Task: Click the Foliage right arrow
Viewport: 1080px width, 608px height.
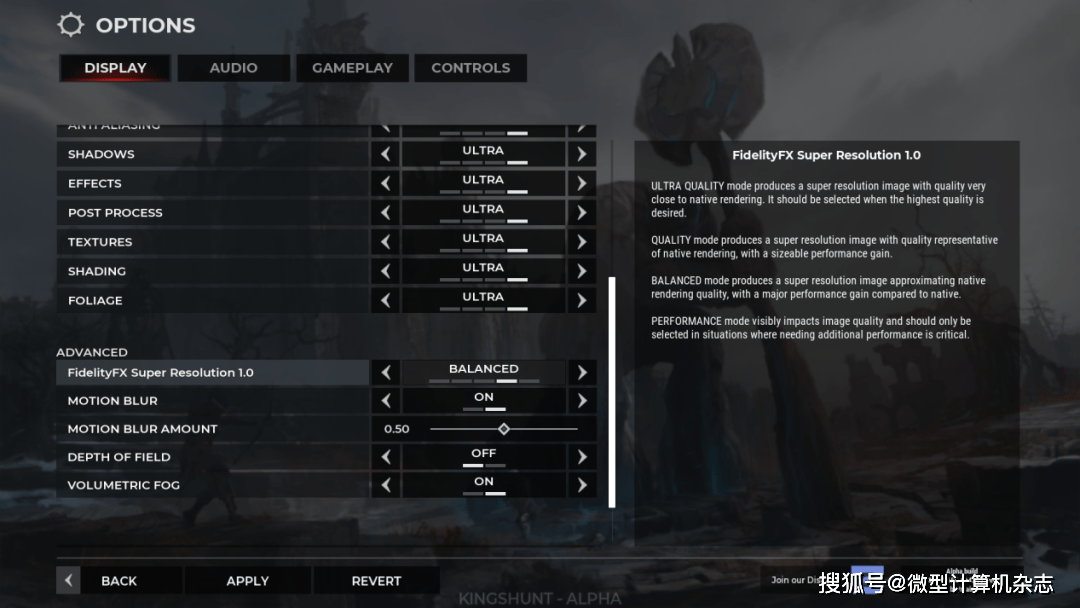Action: coord(581,300)
